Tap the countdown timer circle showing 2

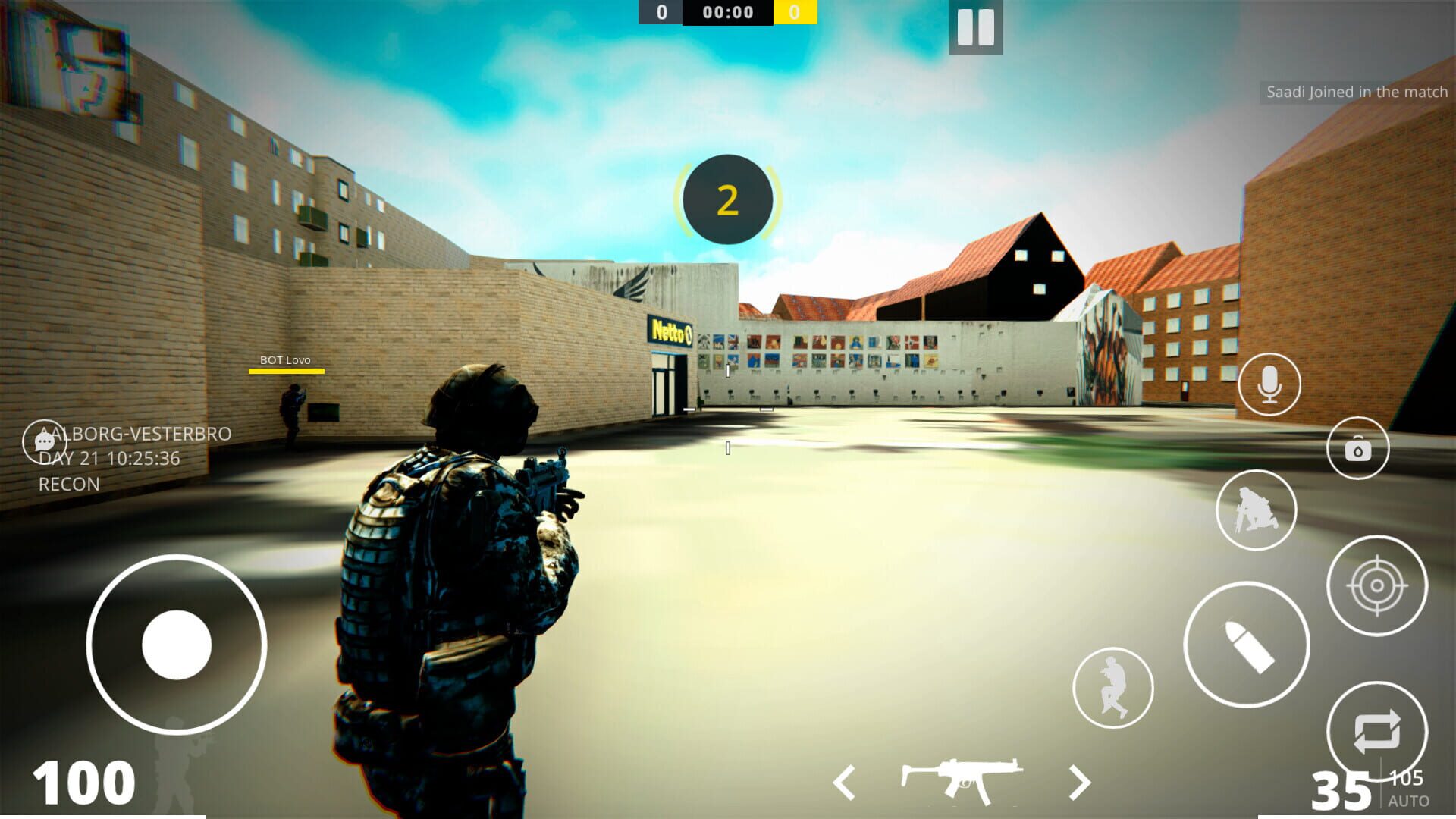[727, 199]
